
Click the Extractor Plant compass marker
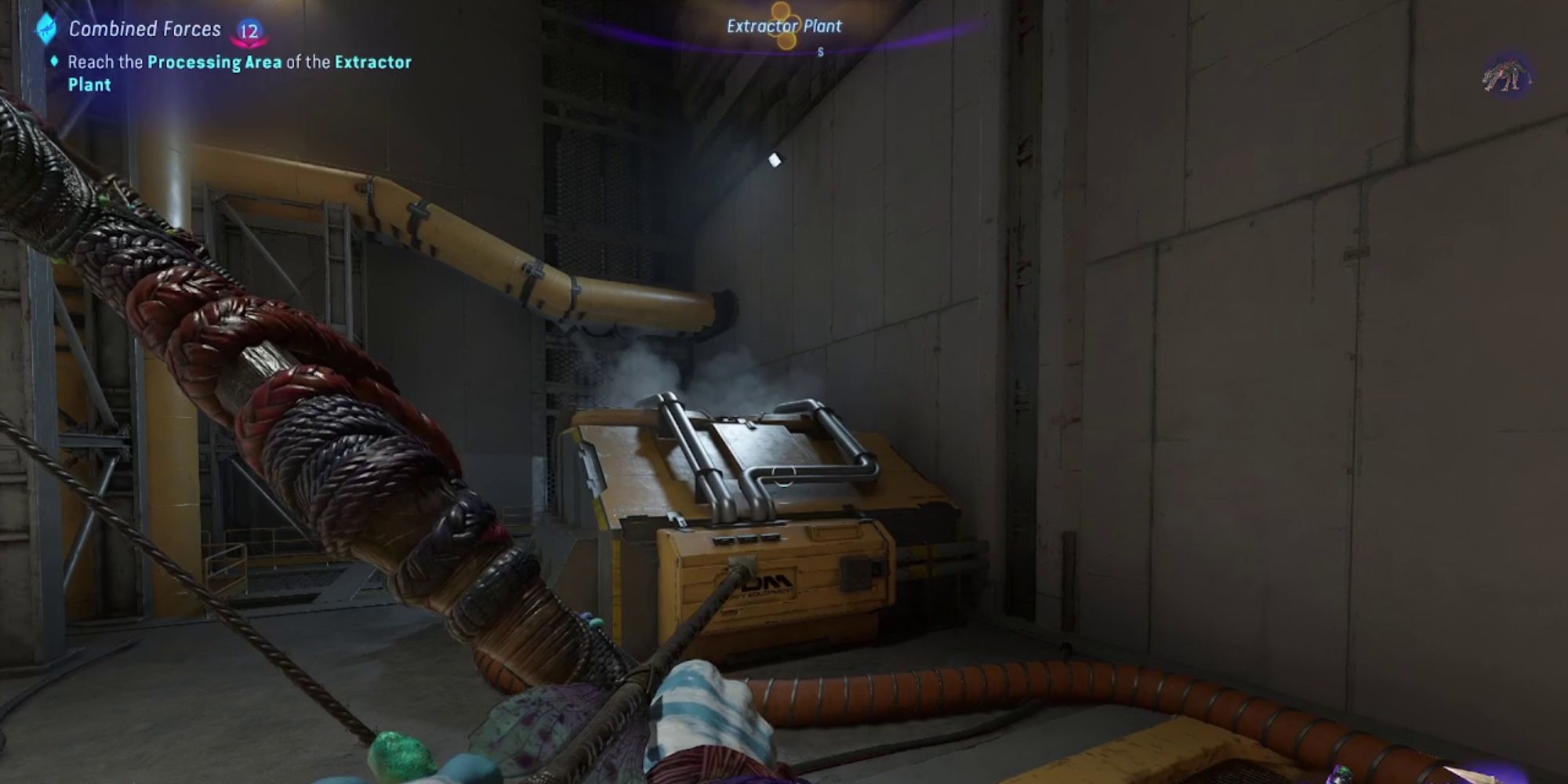[783, 27]
